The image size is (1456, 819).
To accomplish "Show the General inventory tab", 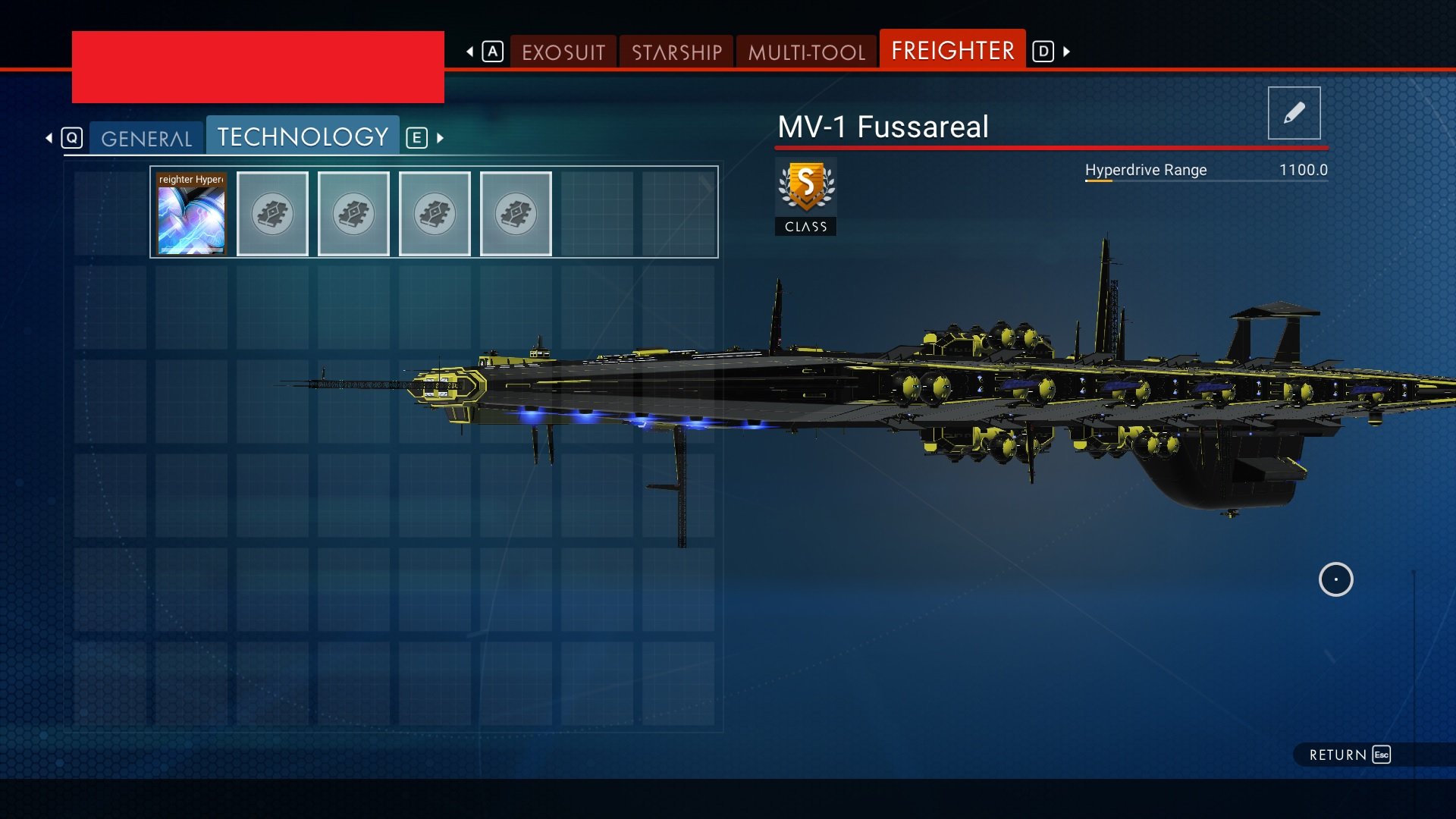I will pyautogui.click(x=146, y=138).
